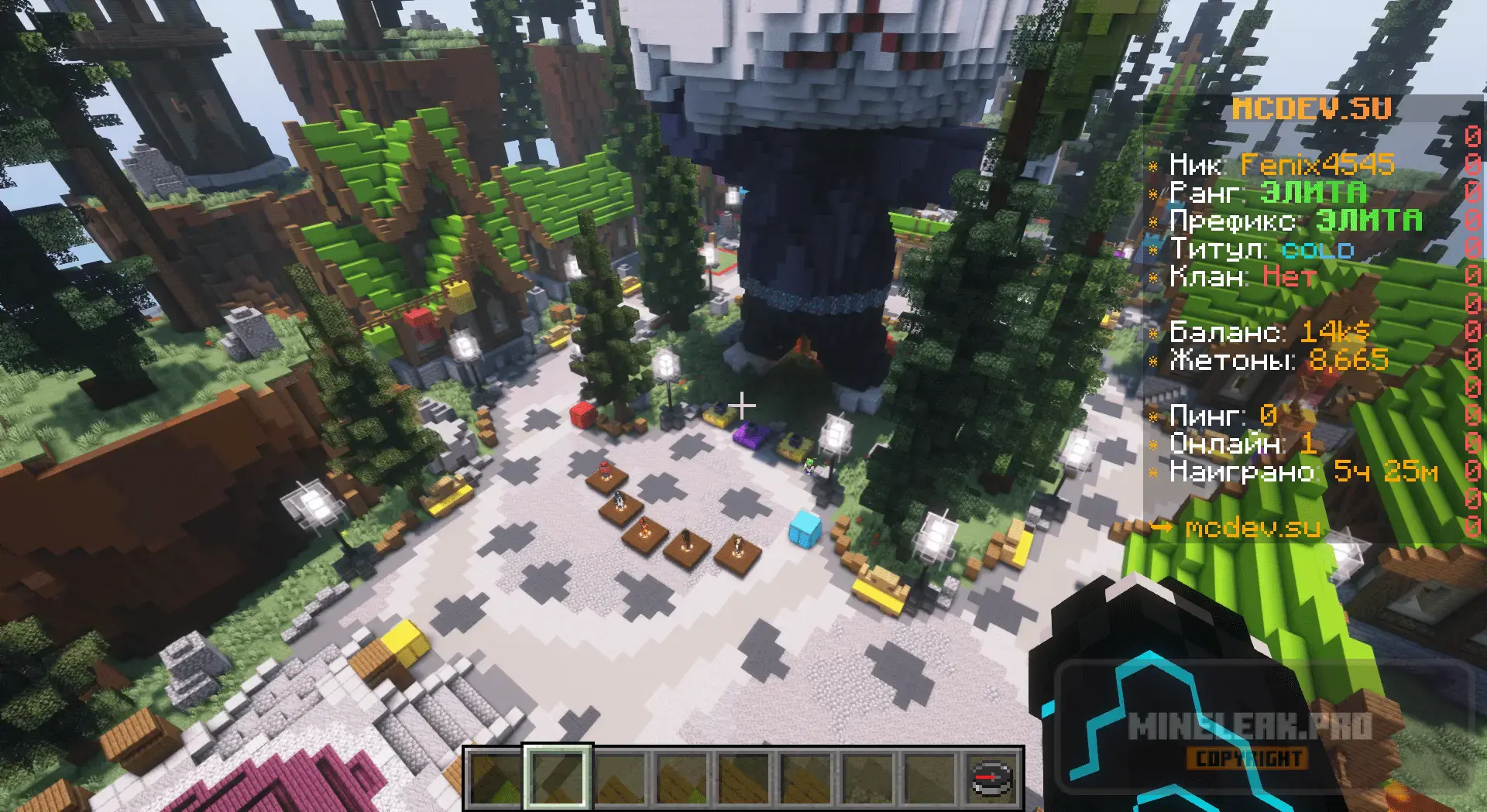1487x812 pixels.
Task: Select the compass hotbar slot
Action: (992, 778)
